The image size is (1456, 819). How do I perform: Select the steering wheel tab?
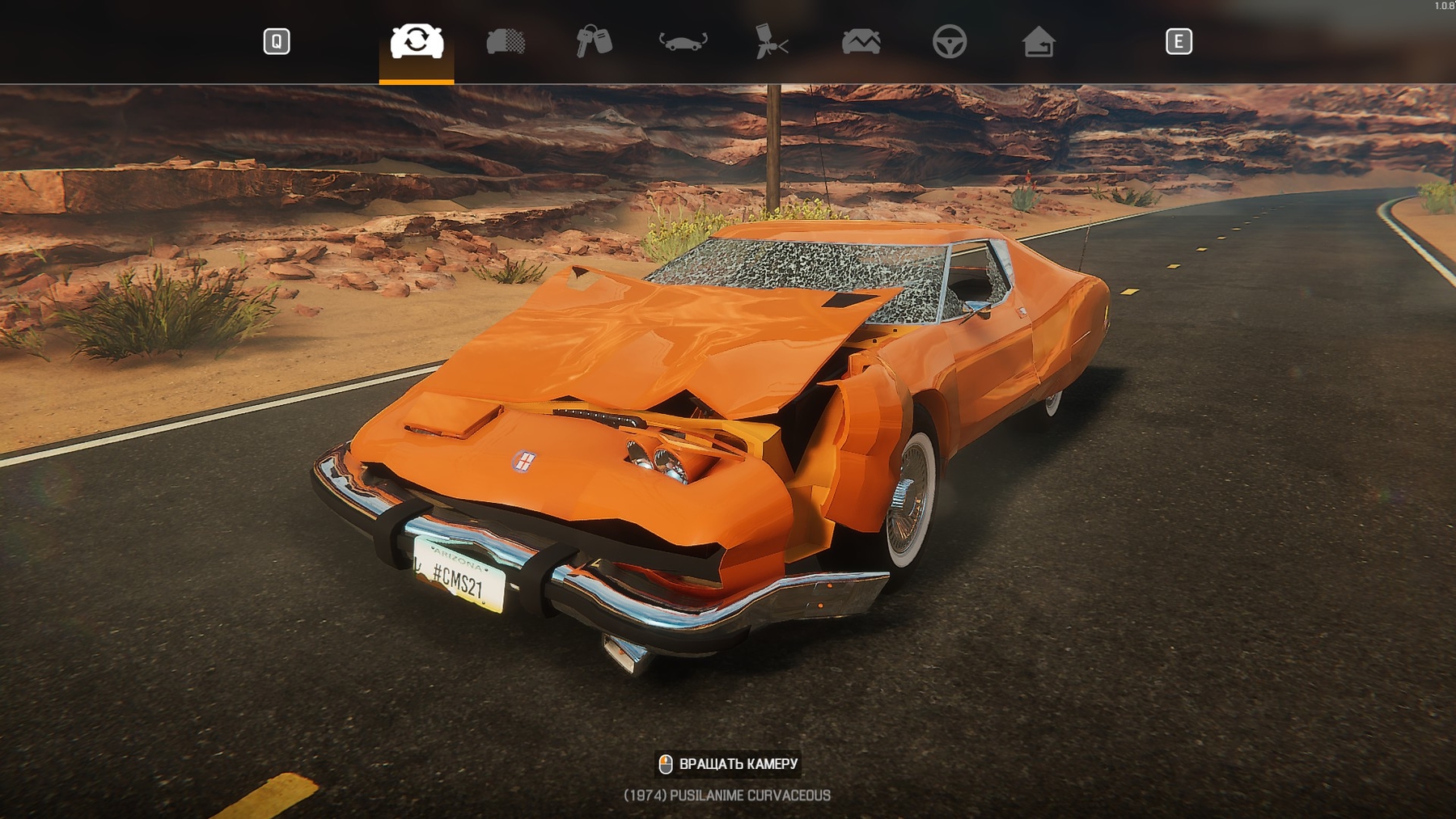pyautogui.click(x=949, y=41)
